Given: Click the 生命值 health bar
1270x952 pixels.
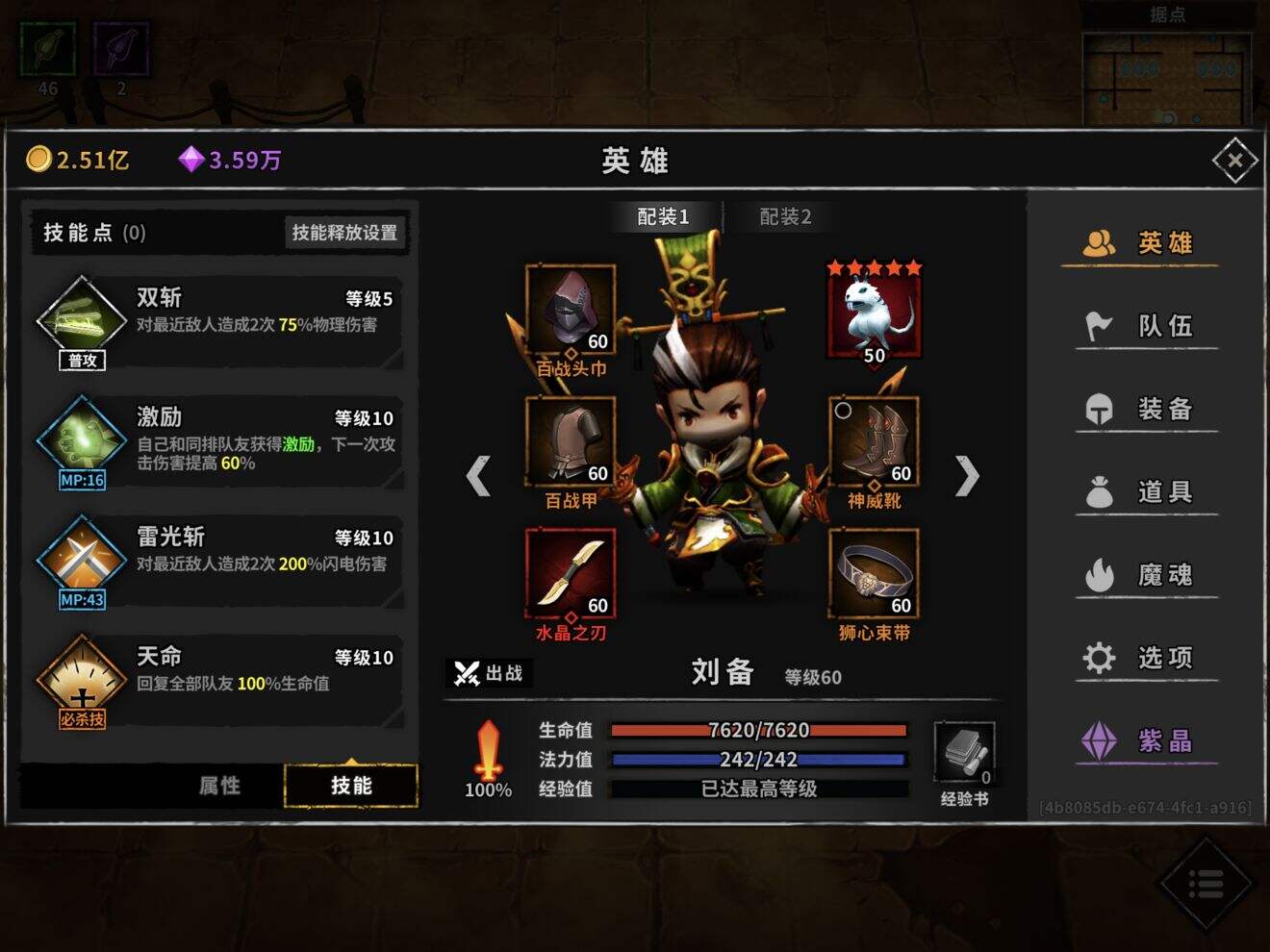Looking at the screenshot, I should click(760, 730).
